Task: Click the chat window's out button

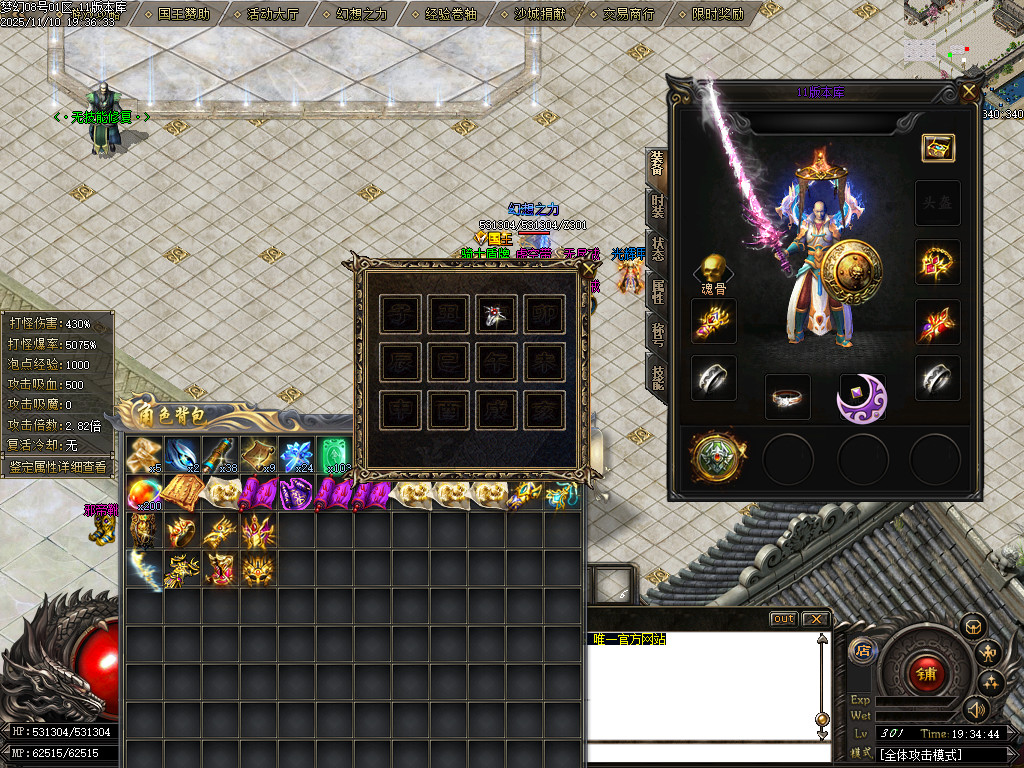Action: pyautogui.click(x=784, y=619)
